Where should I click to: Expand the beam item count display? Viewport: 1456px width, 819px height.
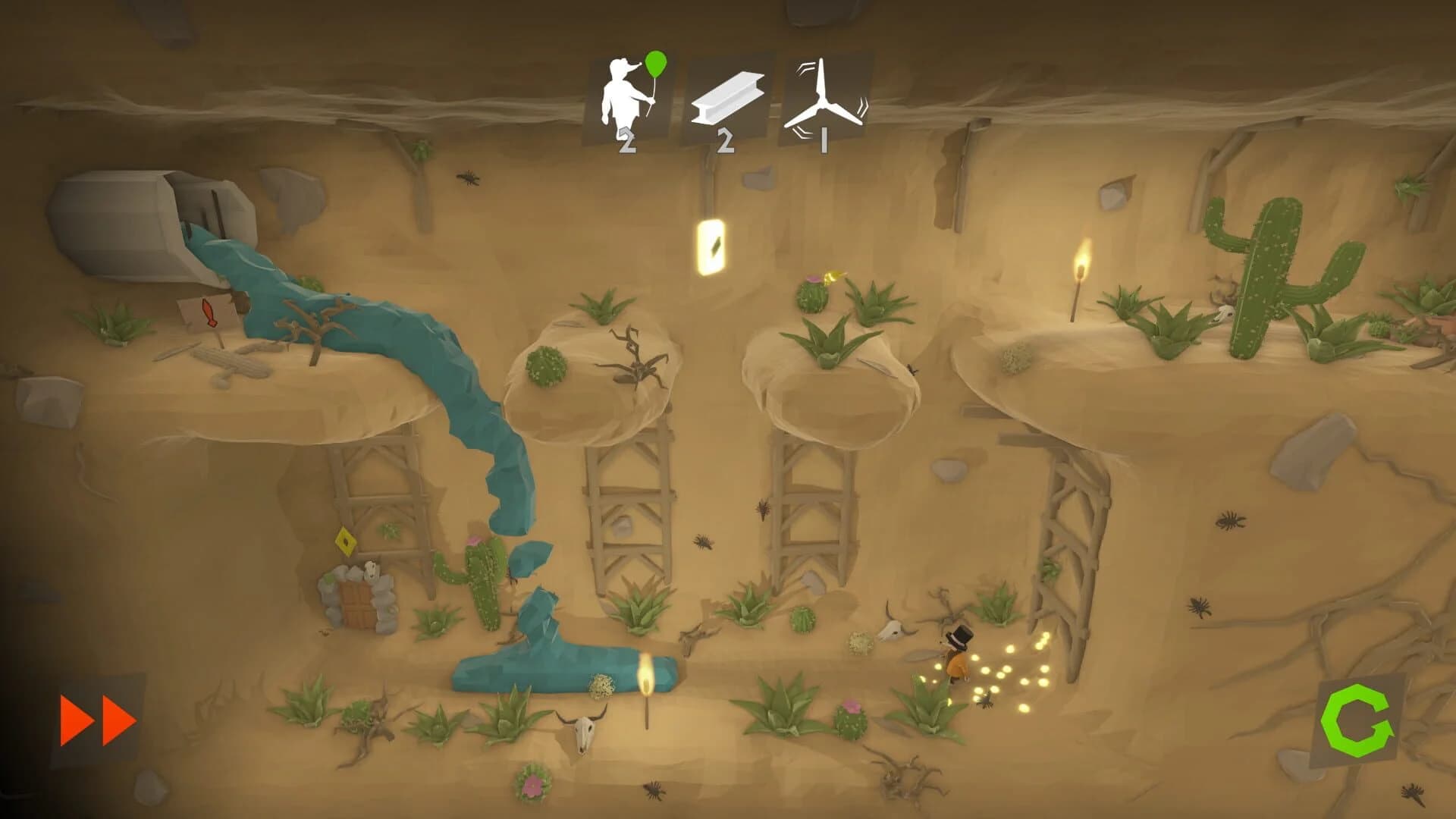click(726, 141)
